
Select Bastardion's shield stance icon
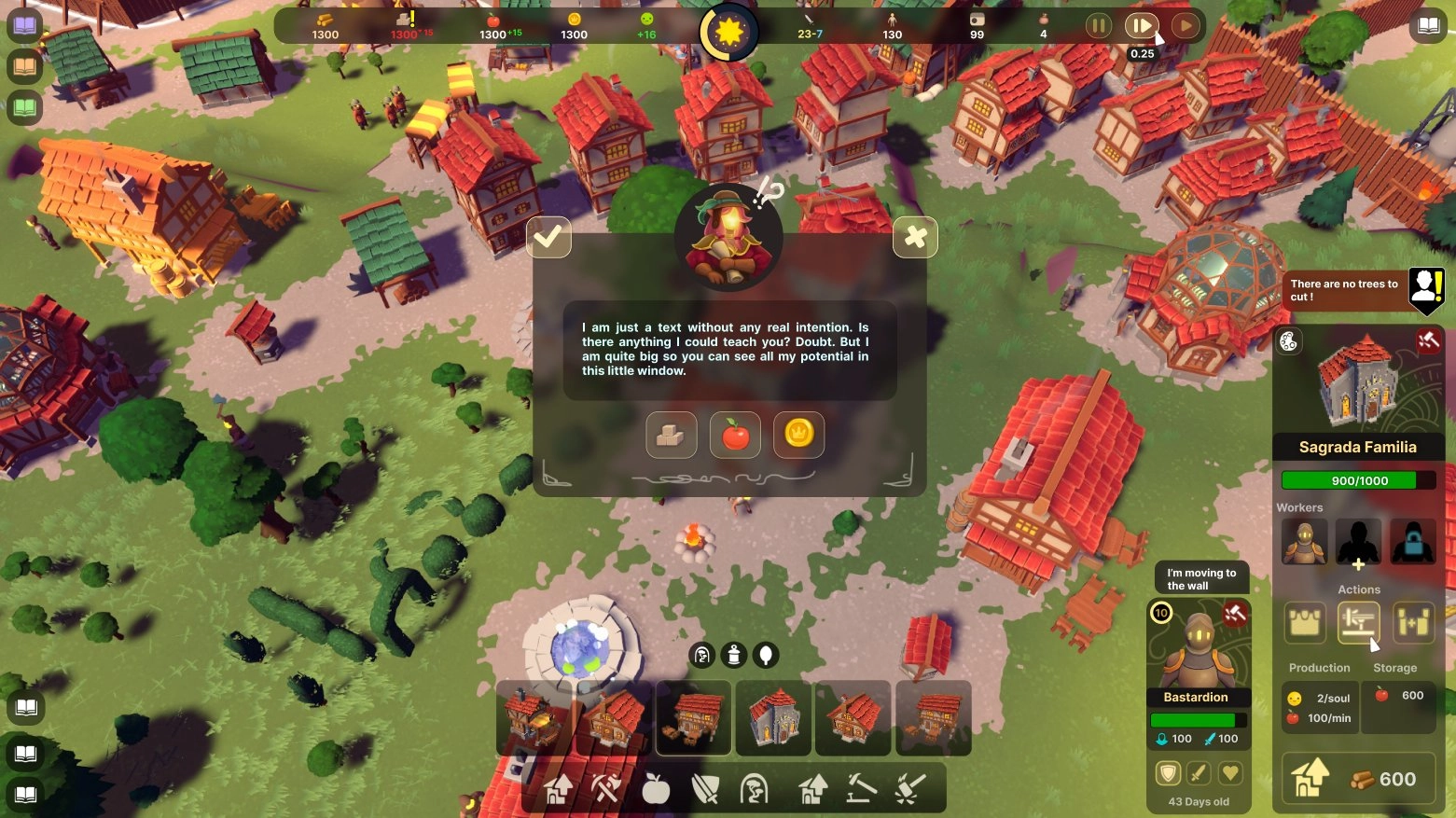click(x=1168, y=772)
